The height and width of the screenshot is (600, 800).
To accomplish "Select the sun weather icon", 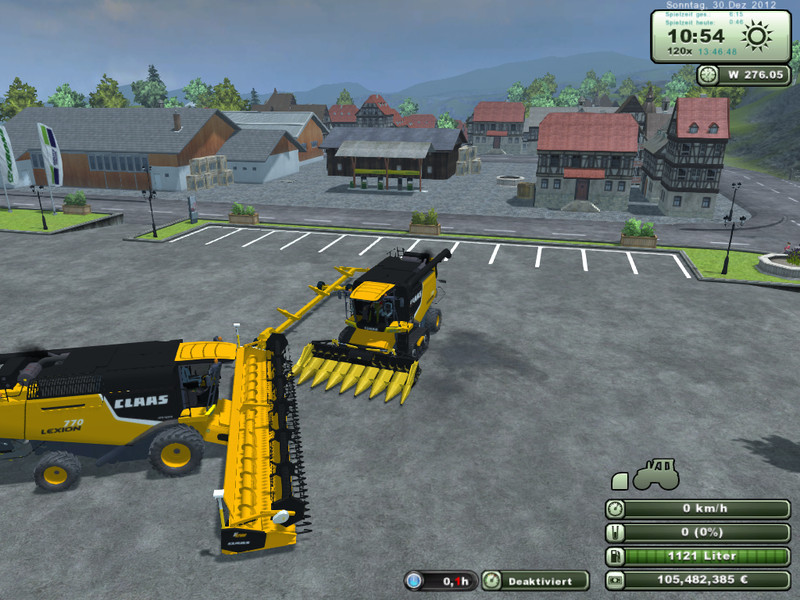I will (x=757, y=38).
